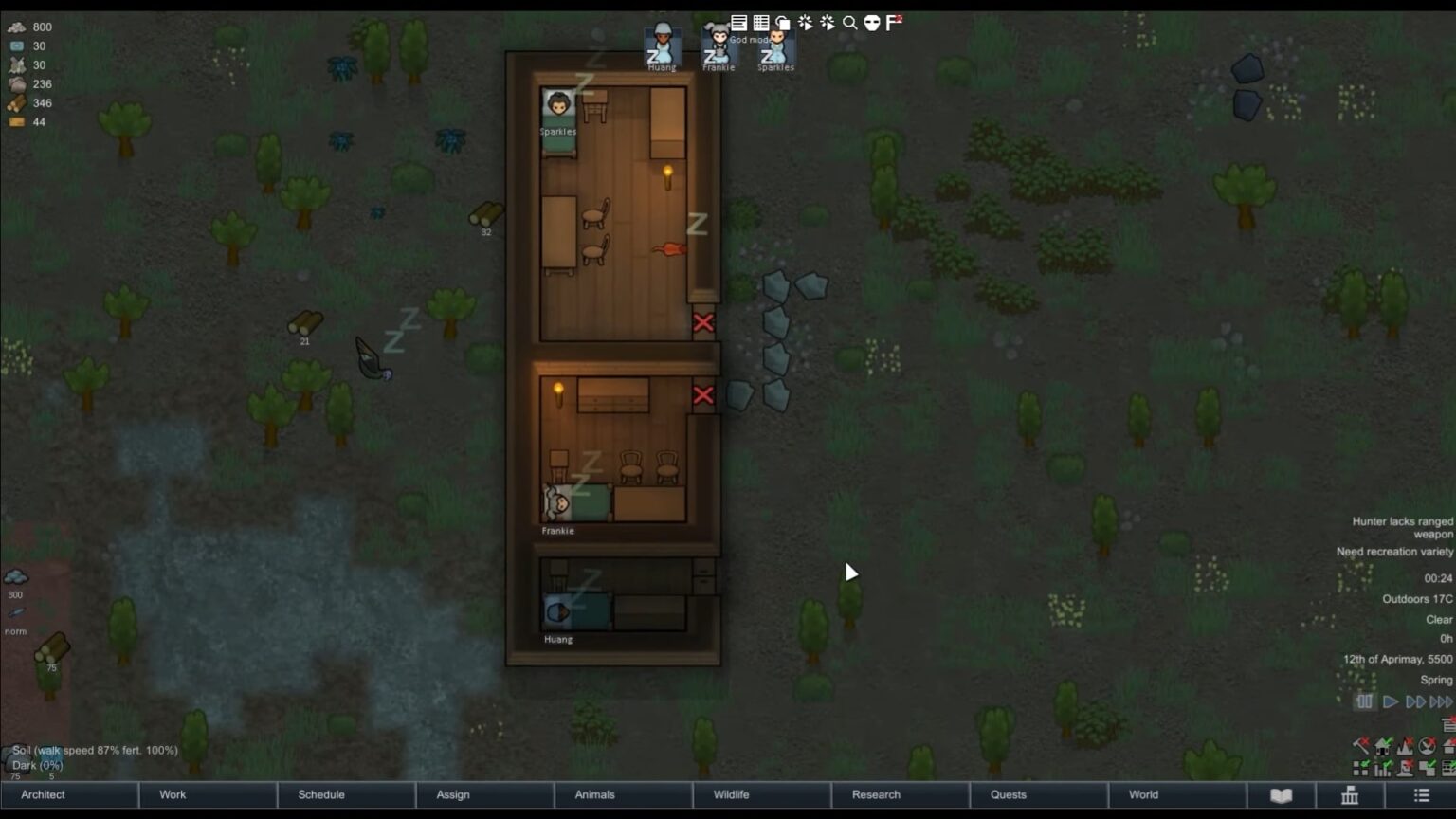
Task: Open the Assign tab
Action: (x=452, y=795)
